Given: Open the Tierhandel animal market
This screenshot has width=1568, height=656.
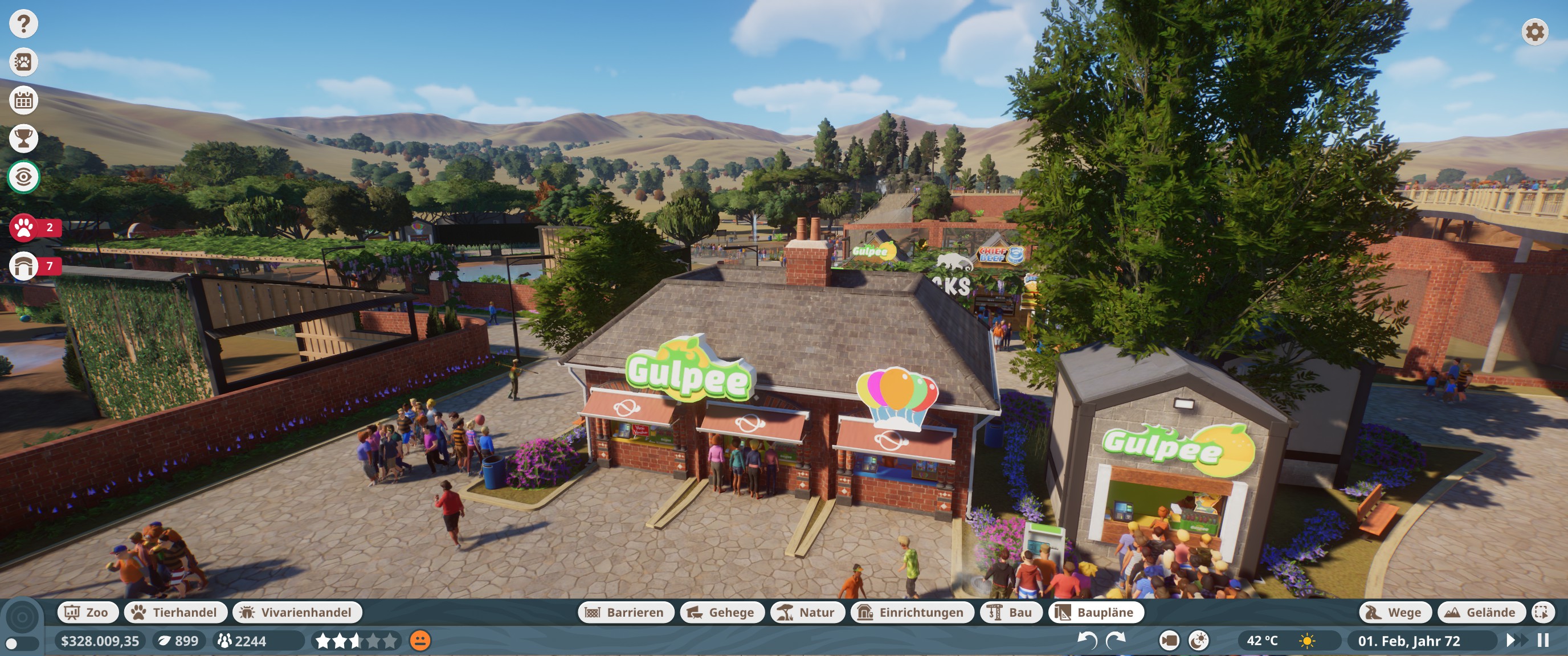Looking at the screenshot, I should tap(175, 612).
